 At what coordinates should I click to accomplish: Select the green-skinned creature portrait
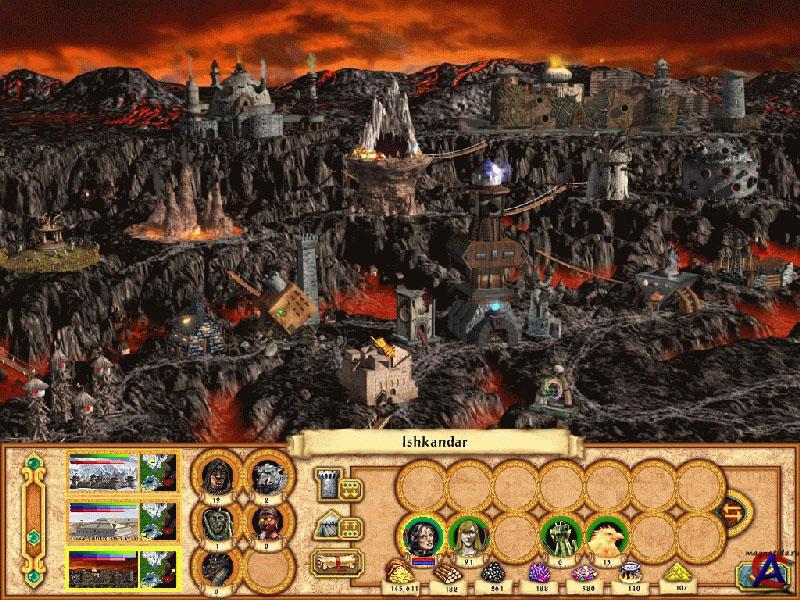217,522
